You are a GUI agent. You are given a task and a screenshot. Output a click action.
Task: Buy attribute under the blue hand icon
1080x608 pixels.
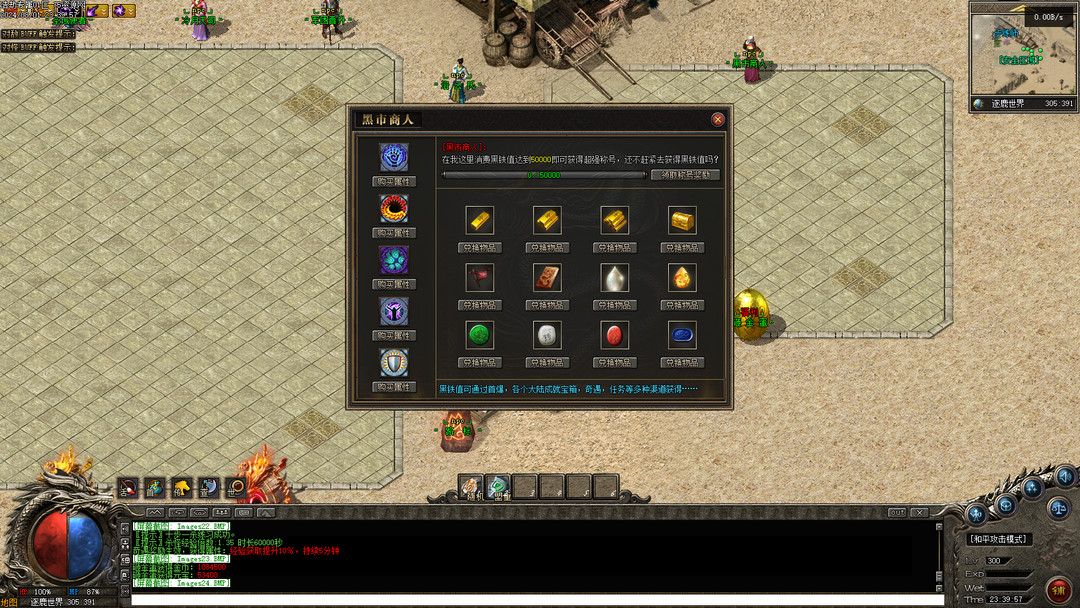(x=394, y=182)
